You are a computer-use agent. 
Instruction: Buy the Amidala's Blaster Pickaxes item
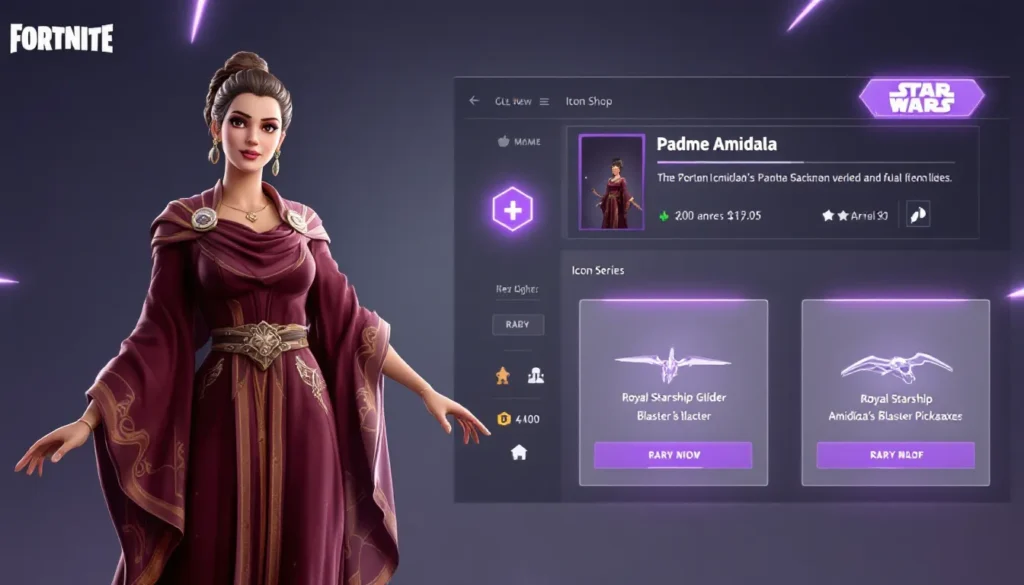895,455
